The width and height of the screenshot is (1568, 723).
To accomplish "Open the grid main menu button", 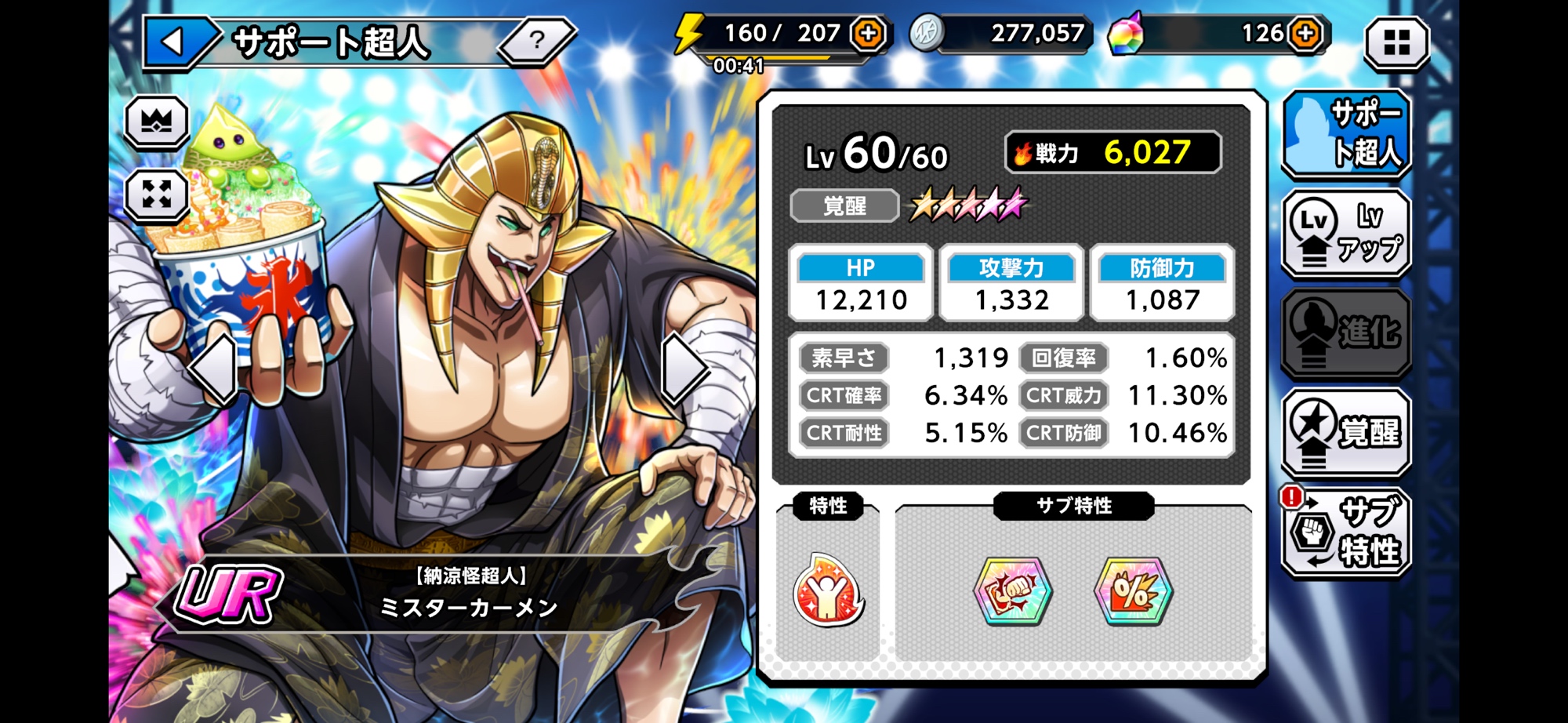I will pos(1396,42).
